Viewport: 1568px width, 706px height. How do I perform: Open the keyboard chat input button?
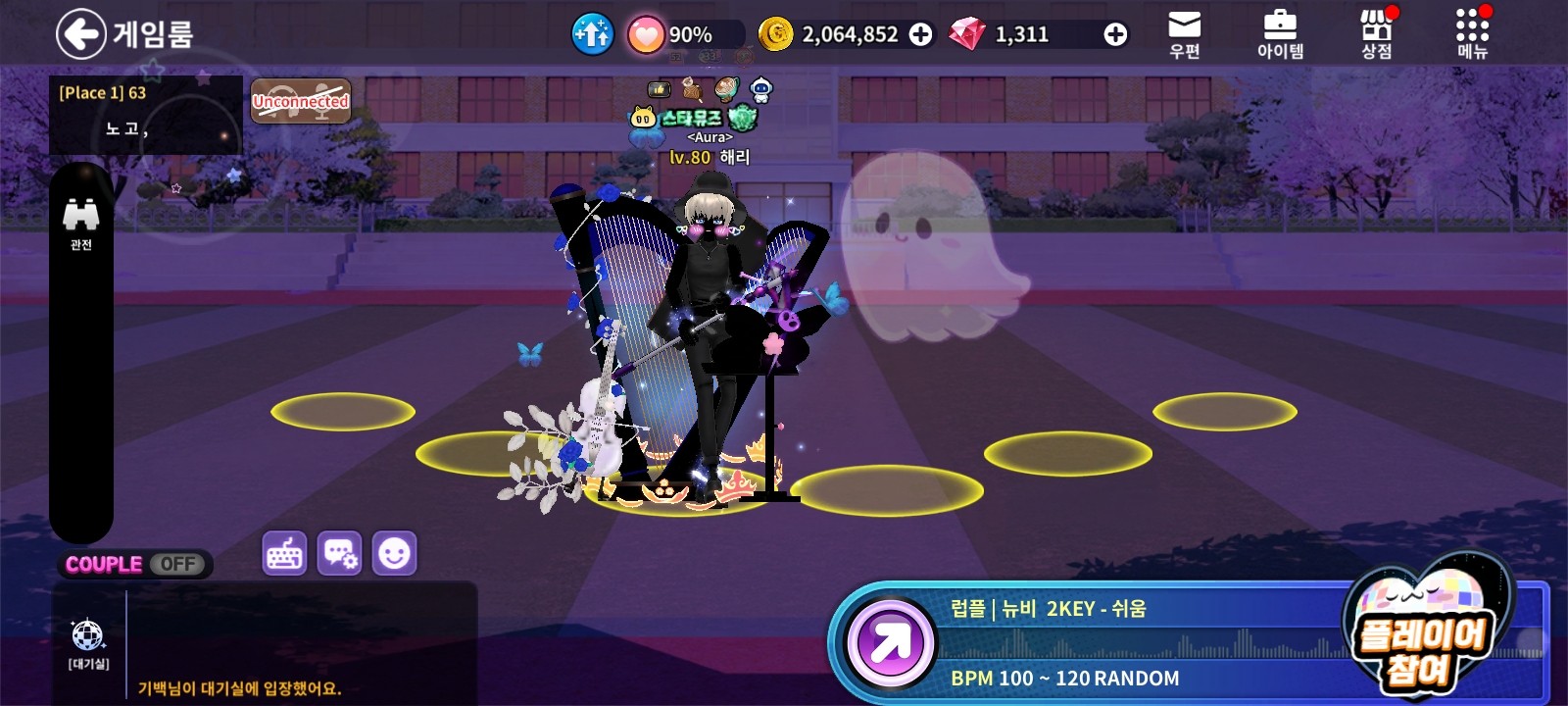pos(285,554)
